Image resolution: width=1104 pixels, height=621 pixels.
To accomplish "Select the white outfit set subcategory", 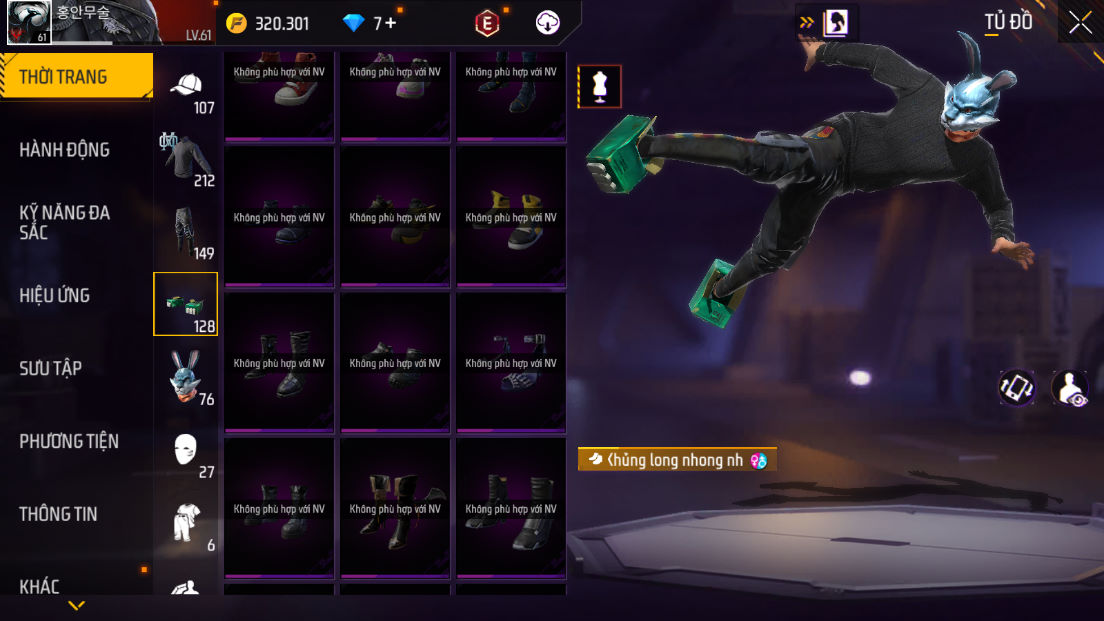I will 186,524.
